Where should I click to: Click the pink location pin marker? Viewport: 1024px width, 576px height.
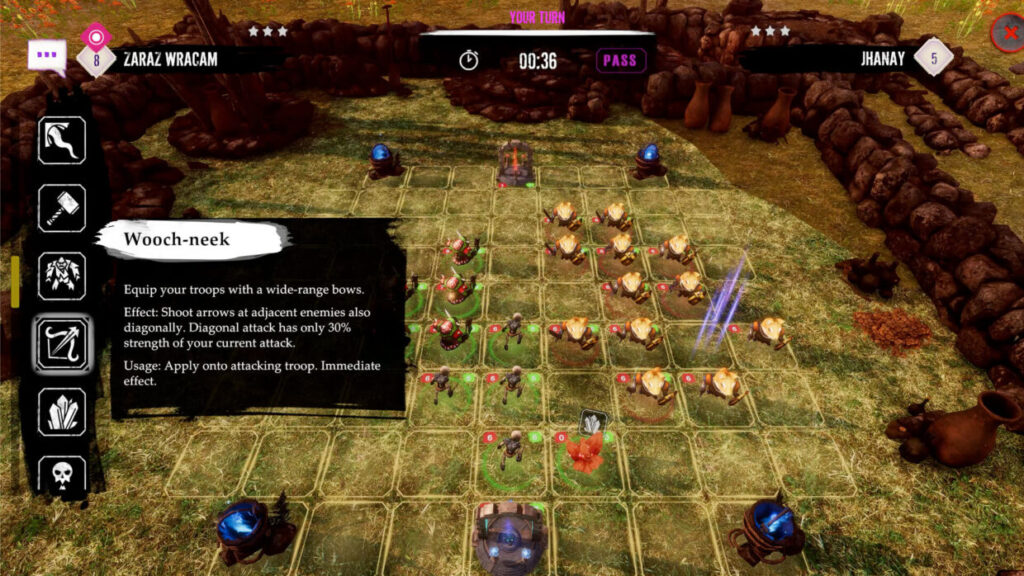(95, 38)
